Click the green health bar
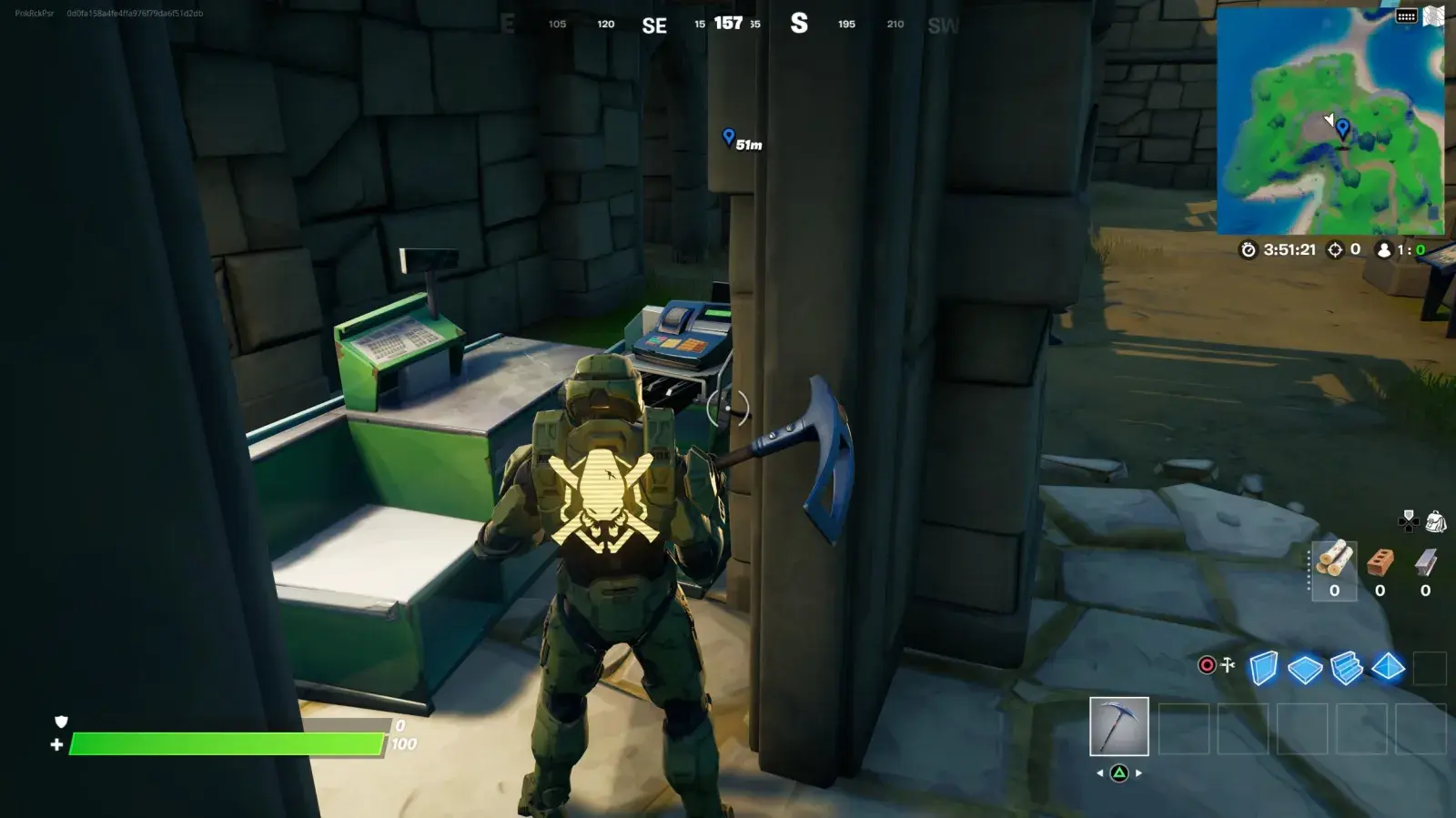 tap(227, 743)
